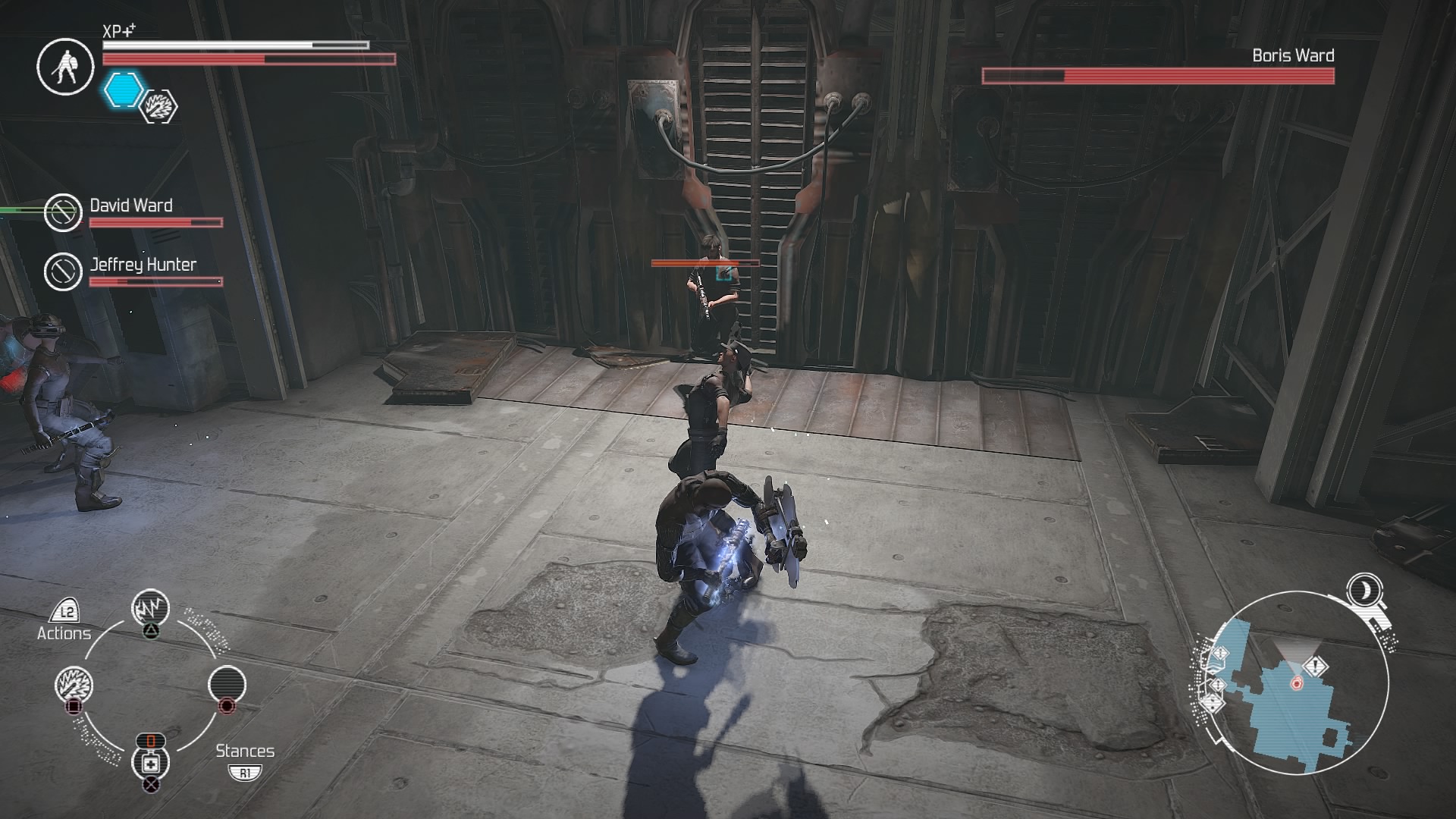Select the empty dark ability slot
The width and height of the screenshot is (1456, 819).
click(x=227, y=685)
